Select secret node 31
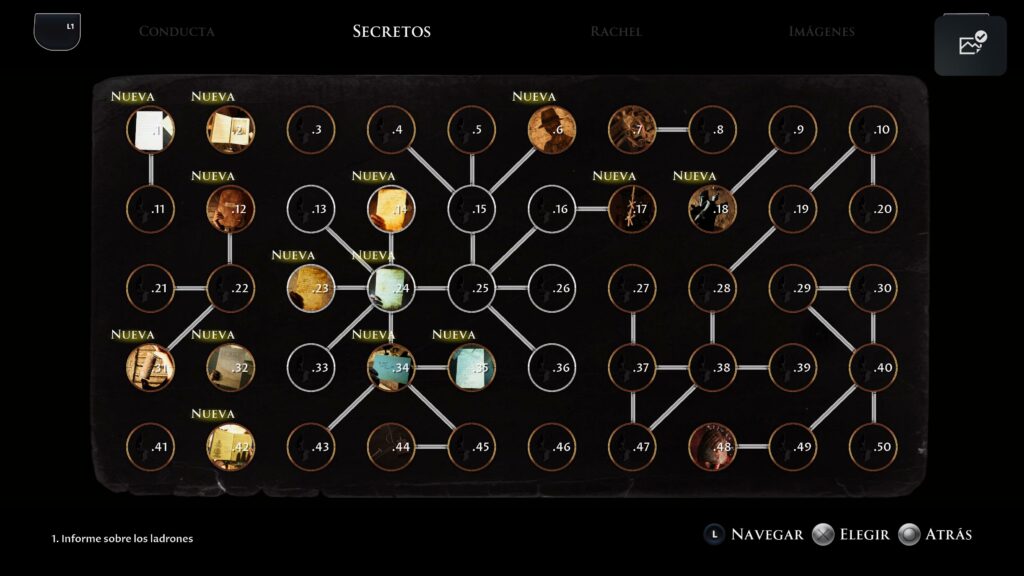Screen dimensions: 1024x576 click(x=151, y=367)
